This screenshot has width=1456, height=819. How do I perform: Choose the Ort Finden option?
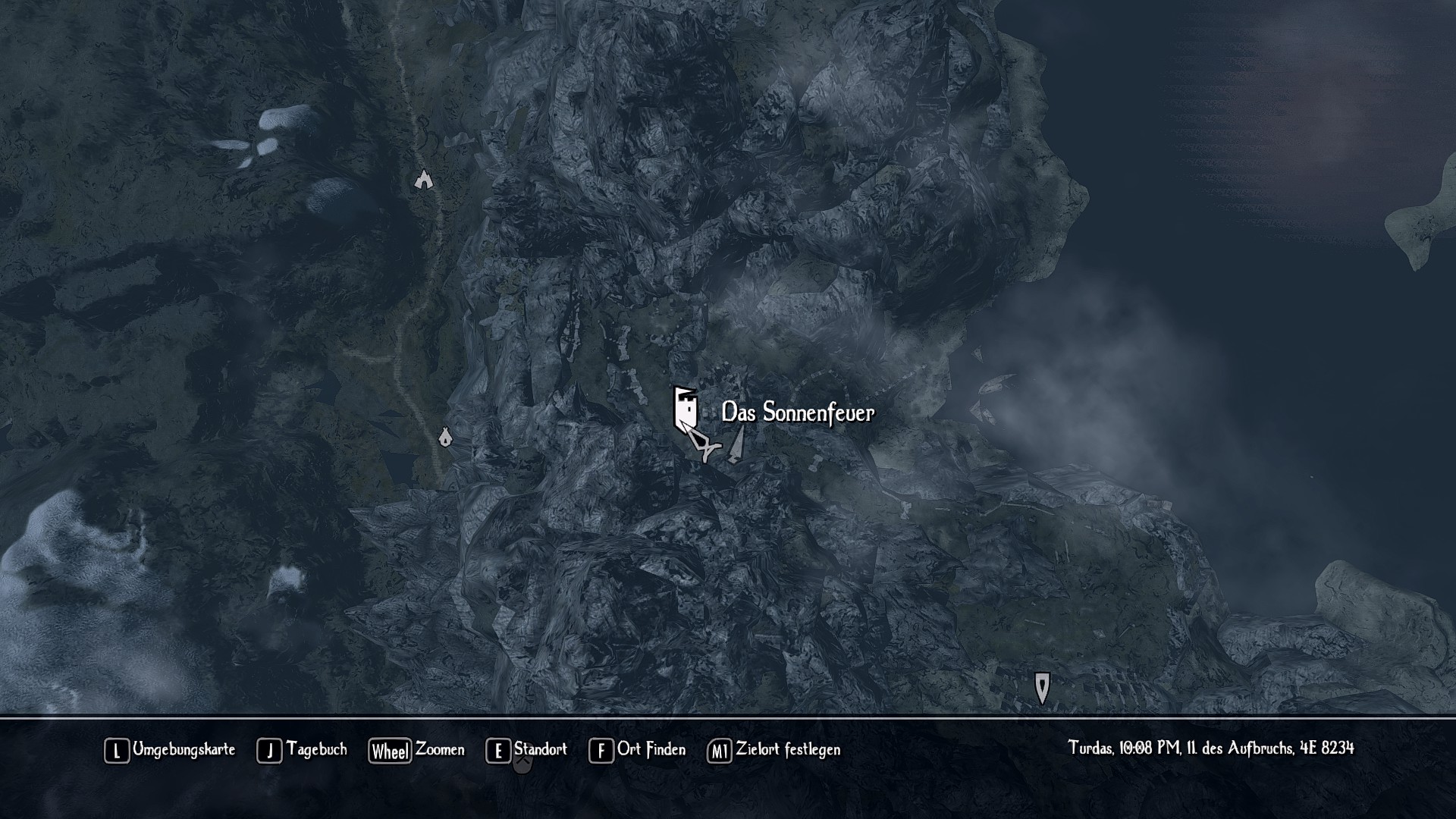coord(637,750)
